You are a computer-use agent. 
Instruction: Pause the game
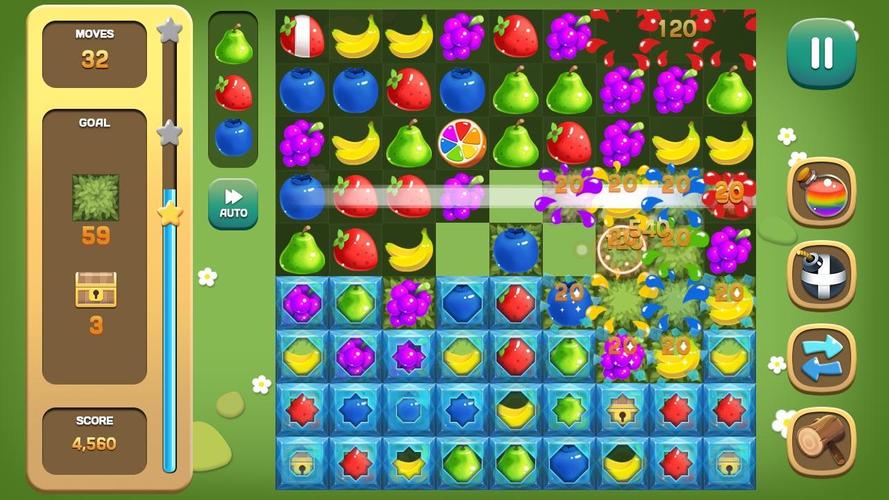[x=821, y=53]
